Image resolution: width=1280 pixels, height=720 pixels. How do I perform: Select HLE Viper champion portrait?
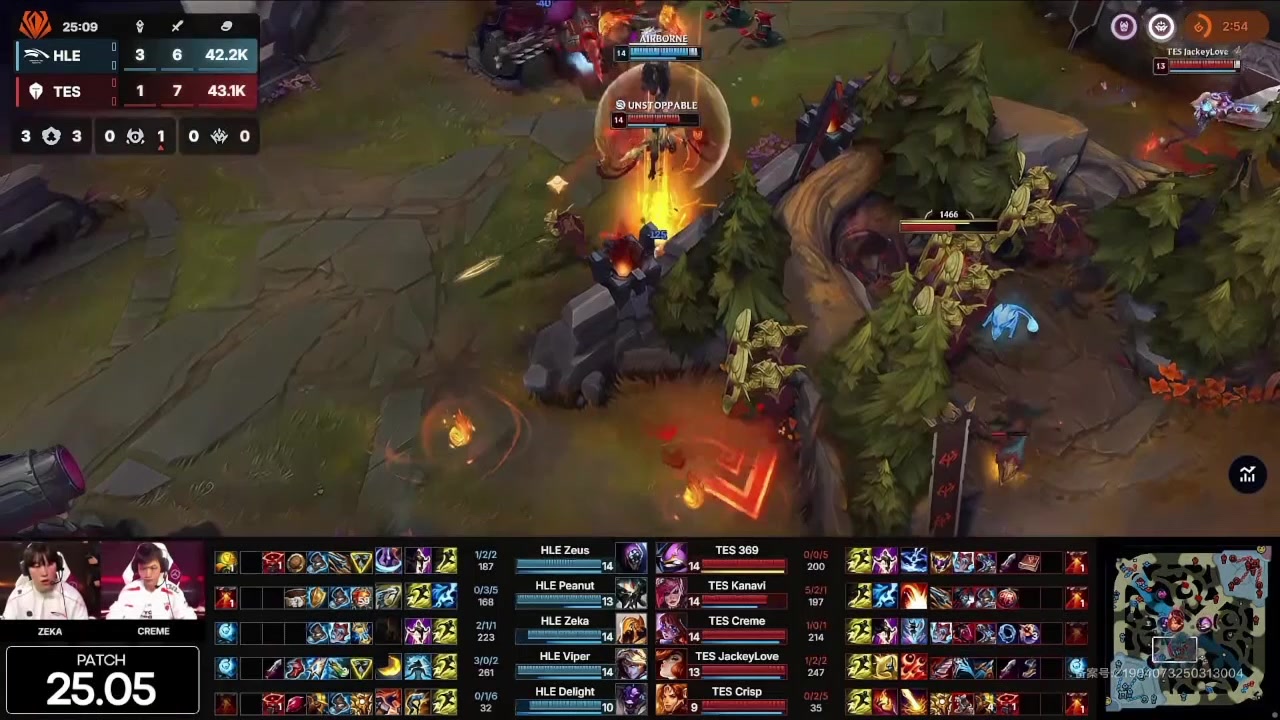[x=631, y=665]
